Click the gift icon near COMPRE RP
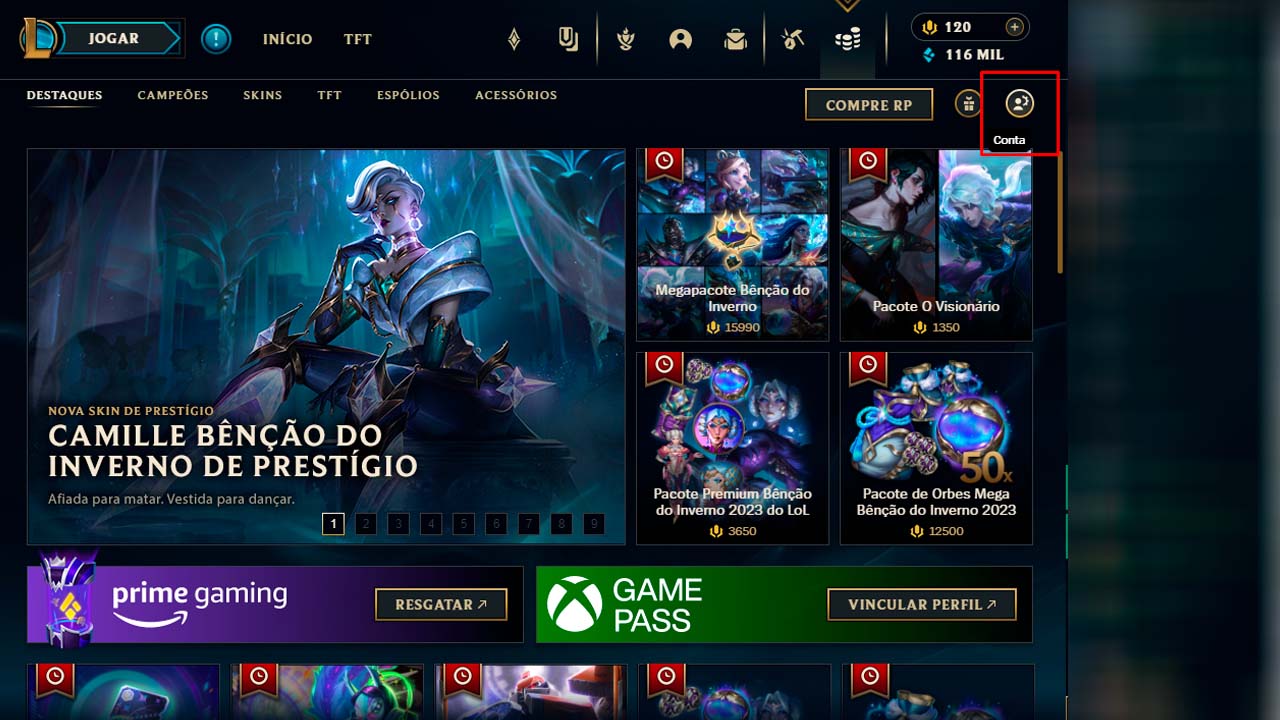This screenshot has height=720, width=1280. tap(966, 104)
